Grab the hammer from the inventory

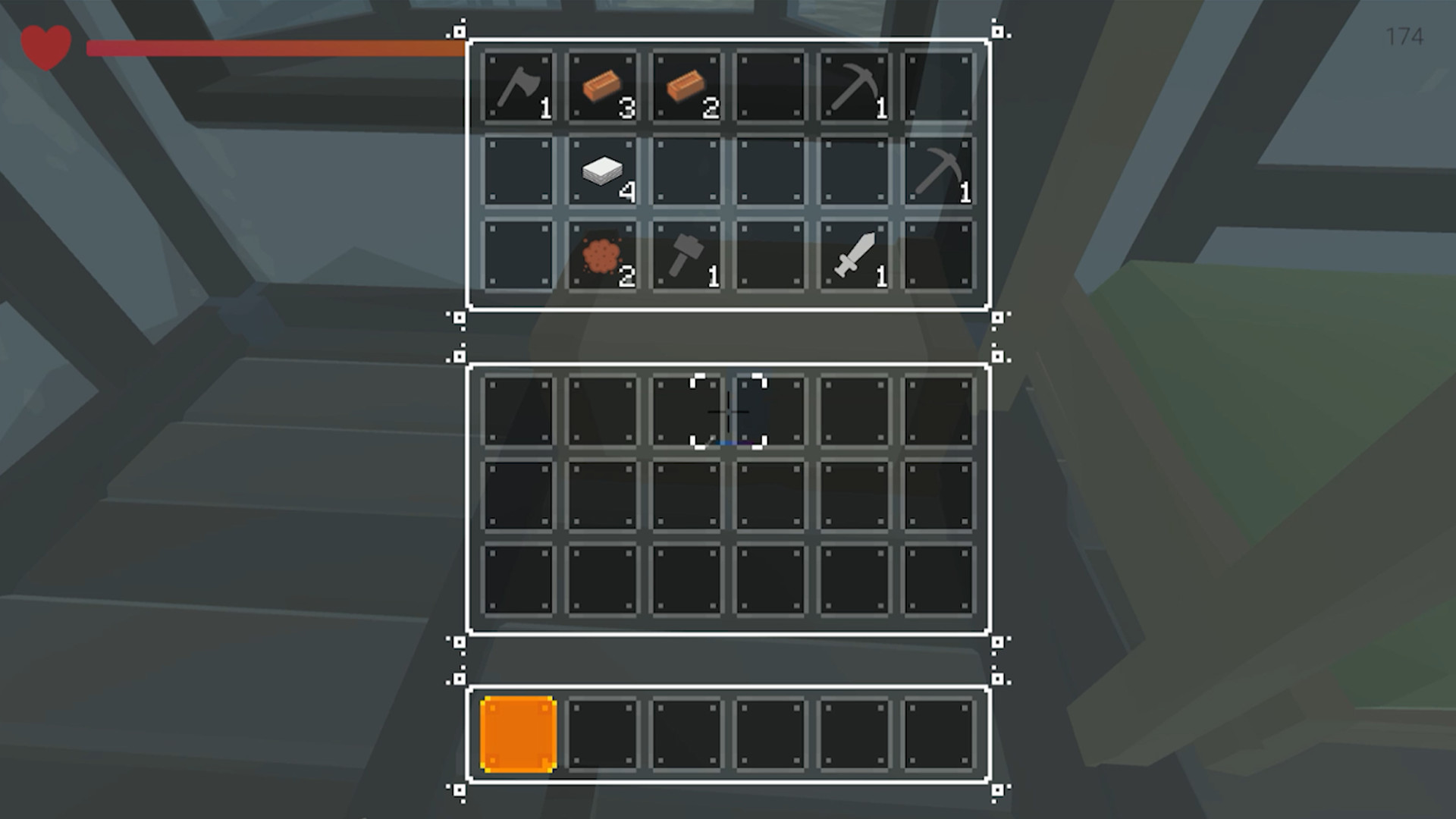coord(686,258)
